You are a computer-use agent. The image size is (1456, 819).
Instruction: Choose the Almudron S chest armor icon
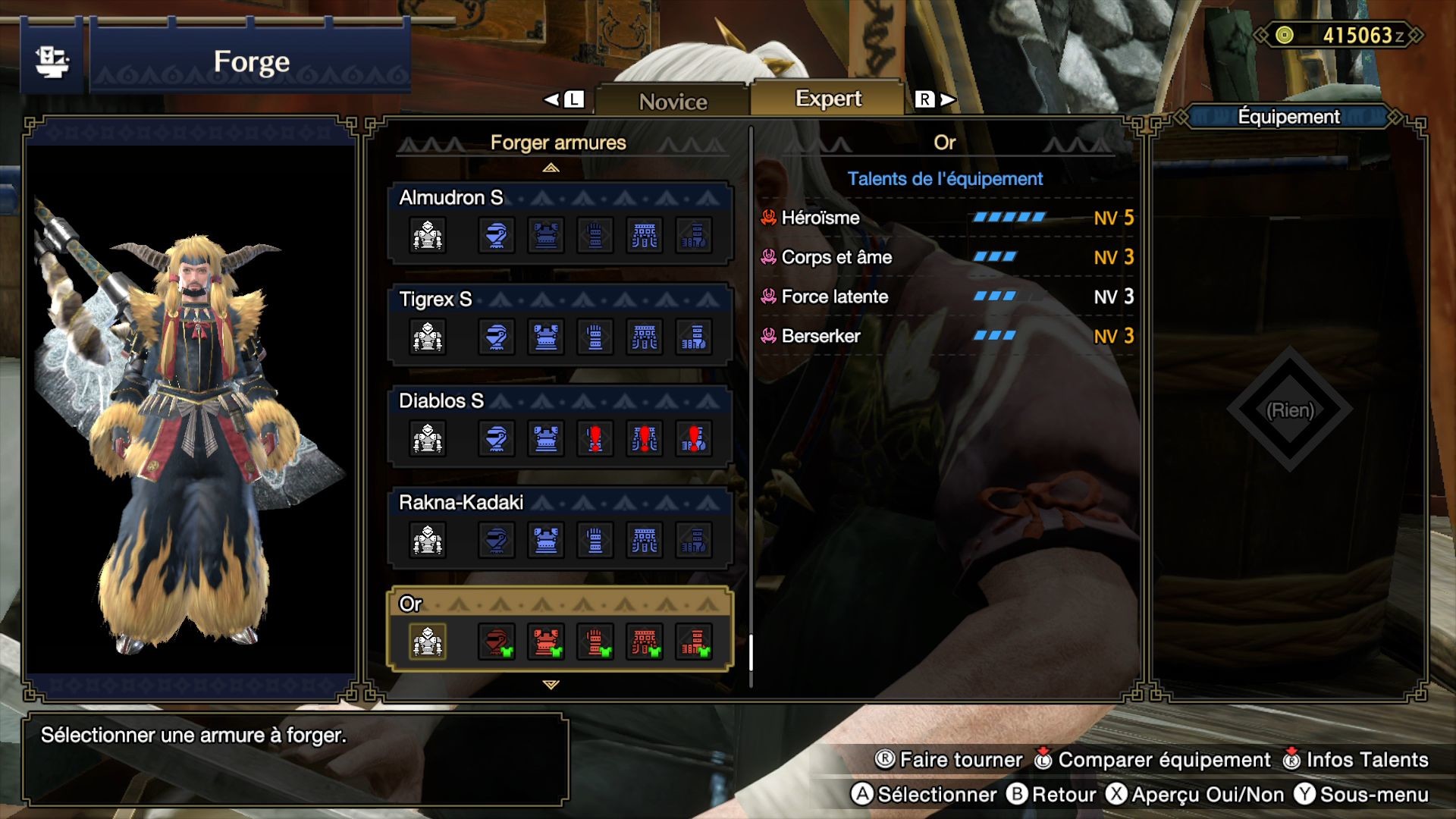(x=546, y=235)
